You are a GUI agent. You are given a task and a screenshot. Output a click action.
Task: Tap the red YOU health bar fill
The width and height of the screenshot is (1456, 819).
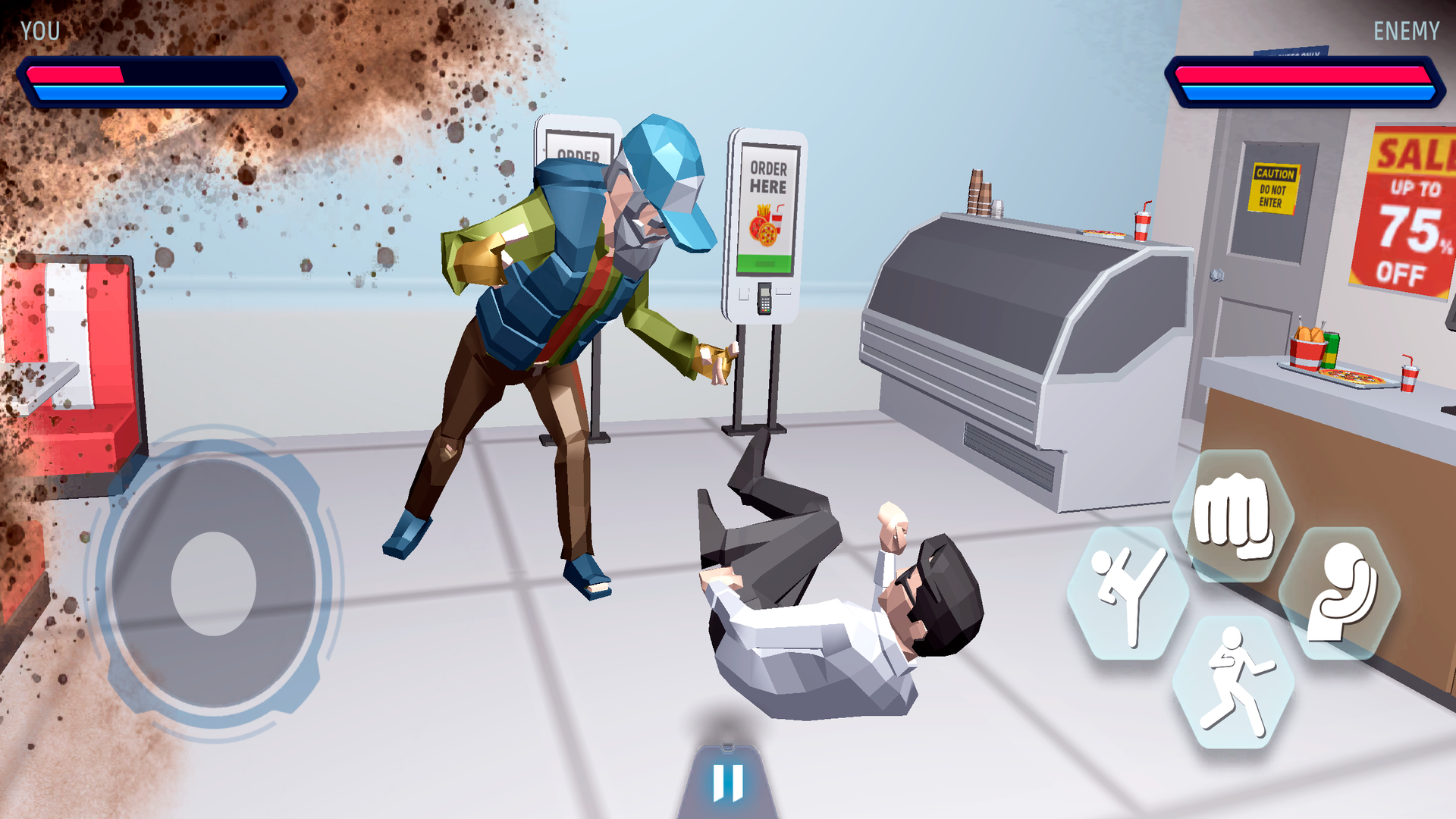pyautogui.click(x=76, y=74)
